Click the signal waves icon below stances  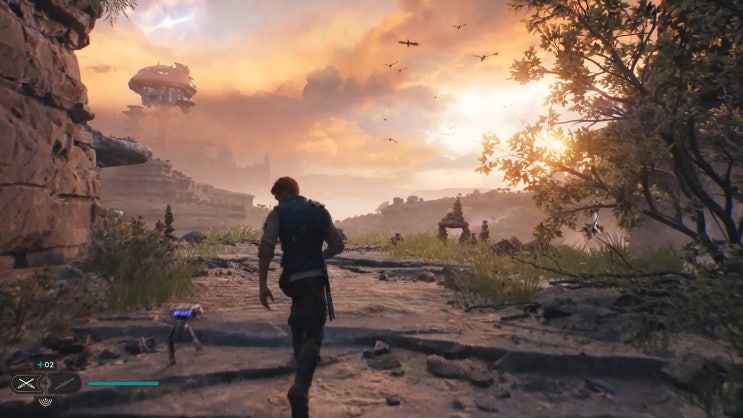coord(45,401)
